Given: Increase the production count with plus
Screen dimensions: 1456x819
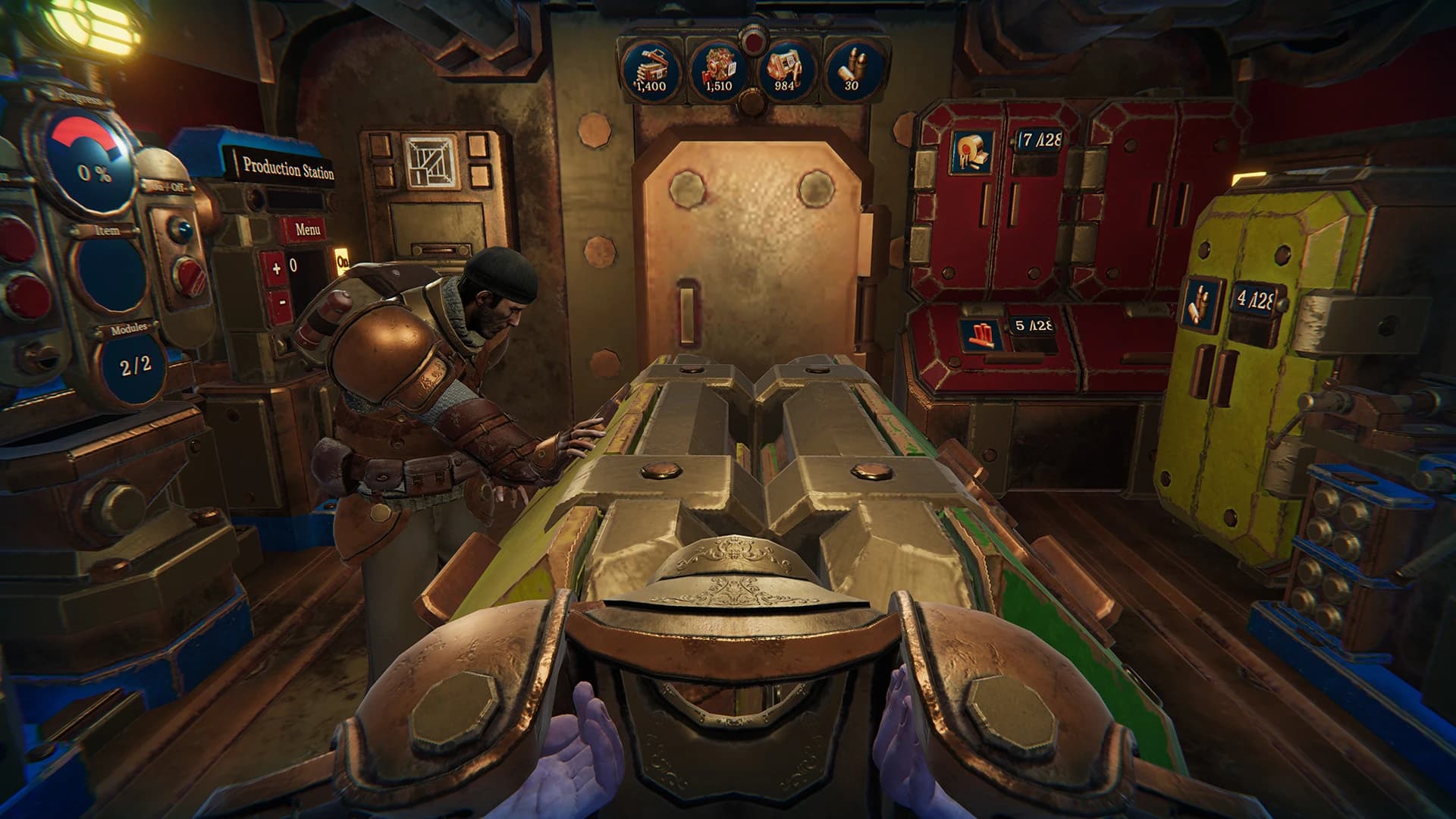Looking at the screenshot, I should 276,267.
